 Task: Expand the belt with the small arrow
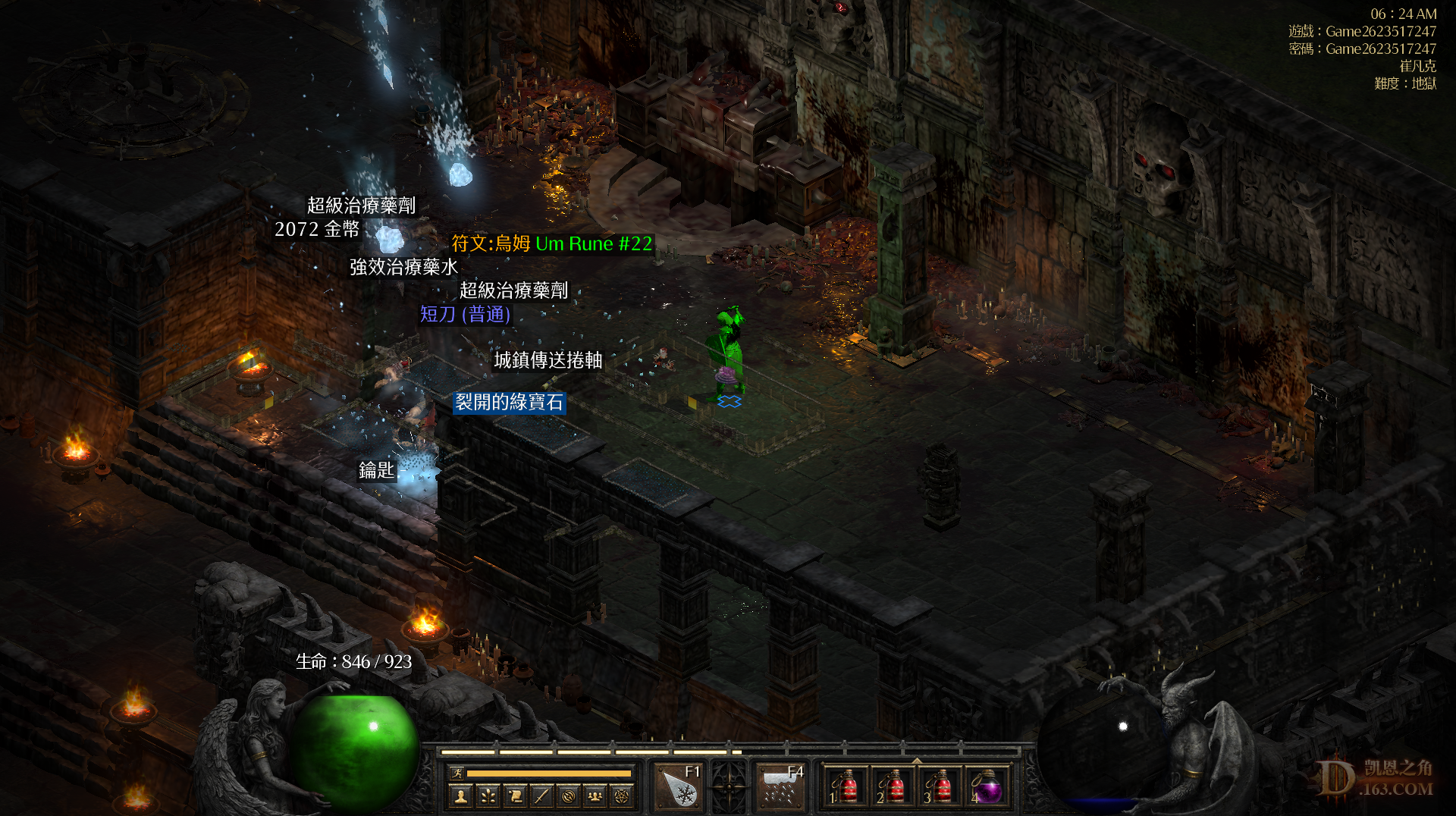(x=917, y=760)
